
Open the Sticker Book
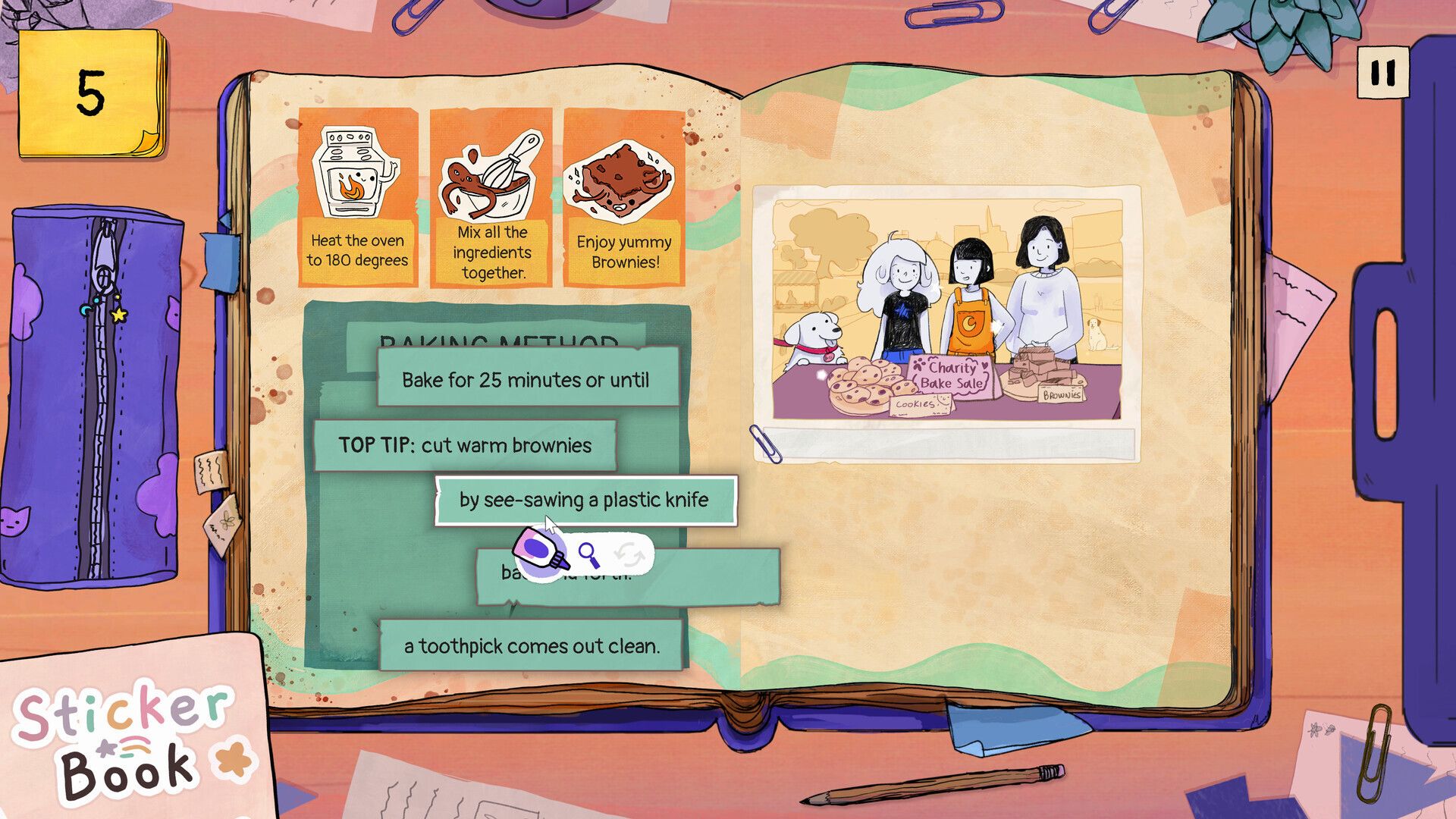[x=125, y=739]
